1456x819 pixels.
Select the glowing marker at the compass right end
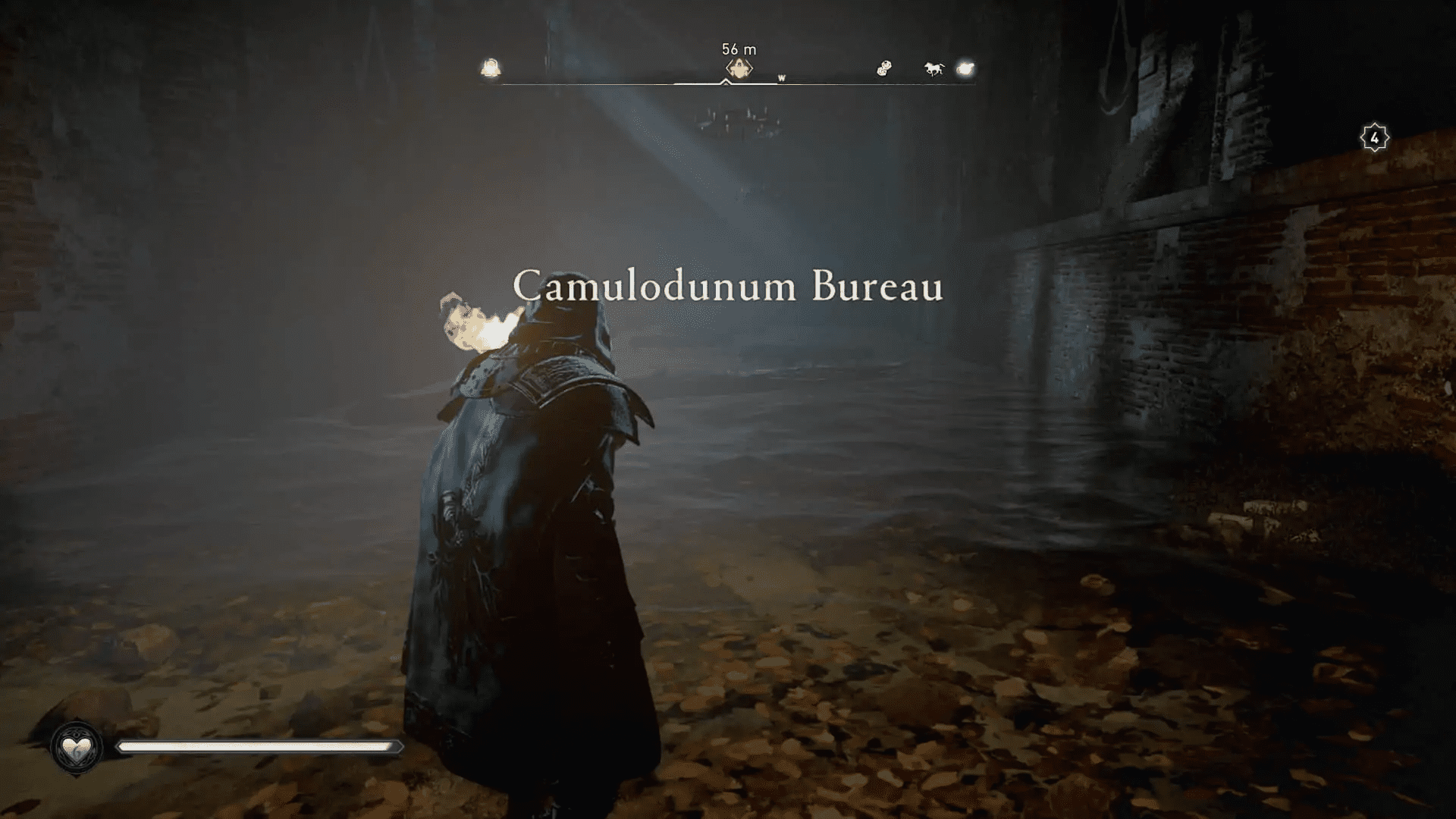tap(965, 69)
